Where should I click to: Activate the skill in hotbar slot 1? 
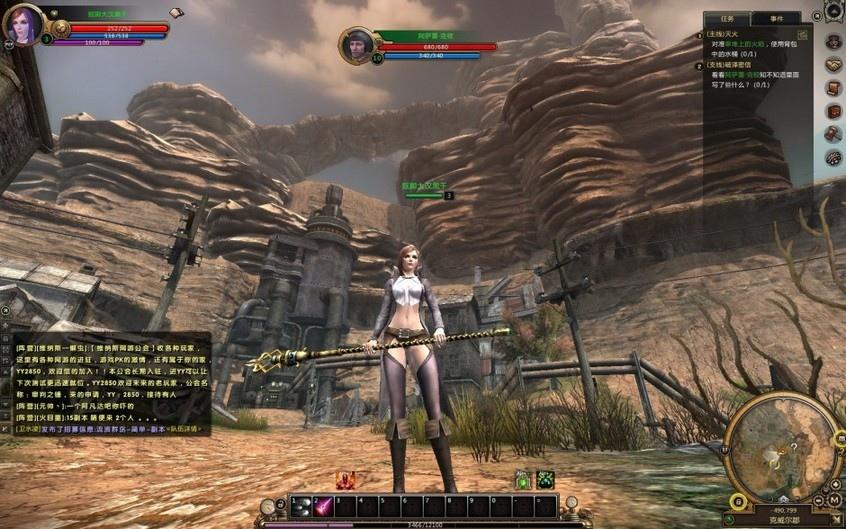[x=299, y=506]
